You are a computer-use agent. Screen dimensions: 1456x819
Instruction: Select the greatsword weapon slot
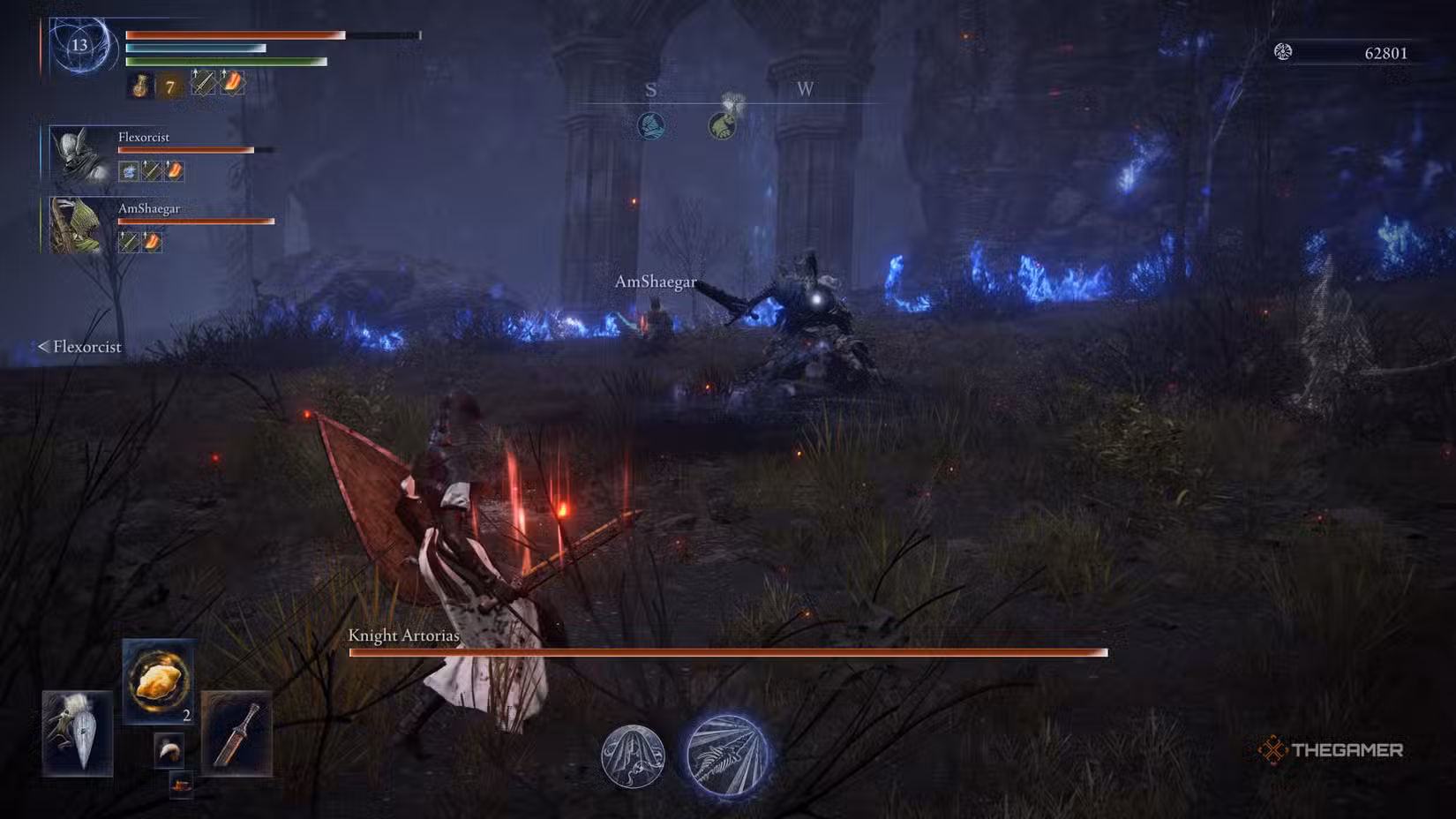click(x=236, y=733)
